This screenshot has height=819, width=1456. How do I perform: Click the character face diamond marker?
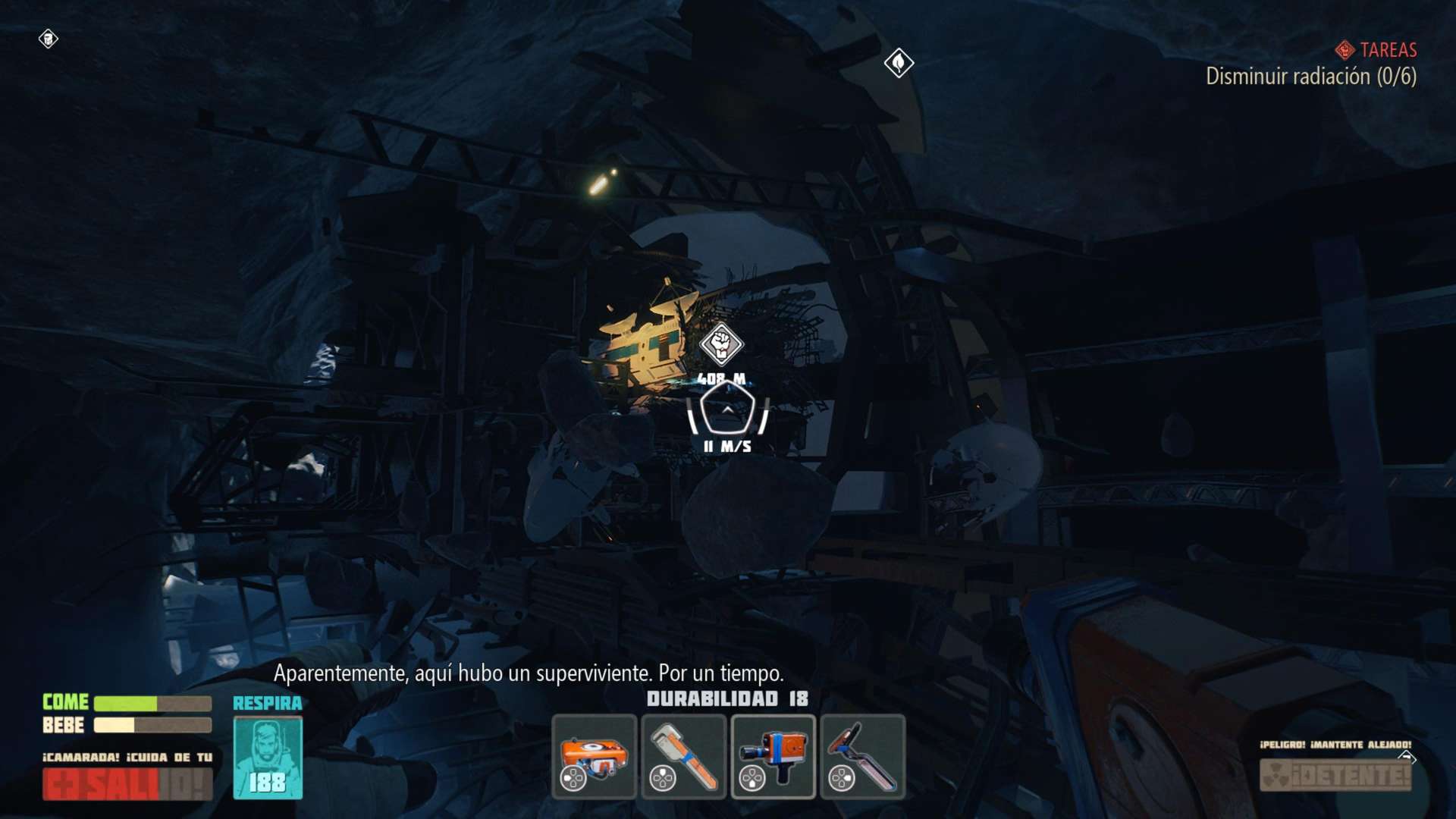(x=48, y=39)
